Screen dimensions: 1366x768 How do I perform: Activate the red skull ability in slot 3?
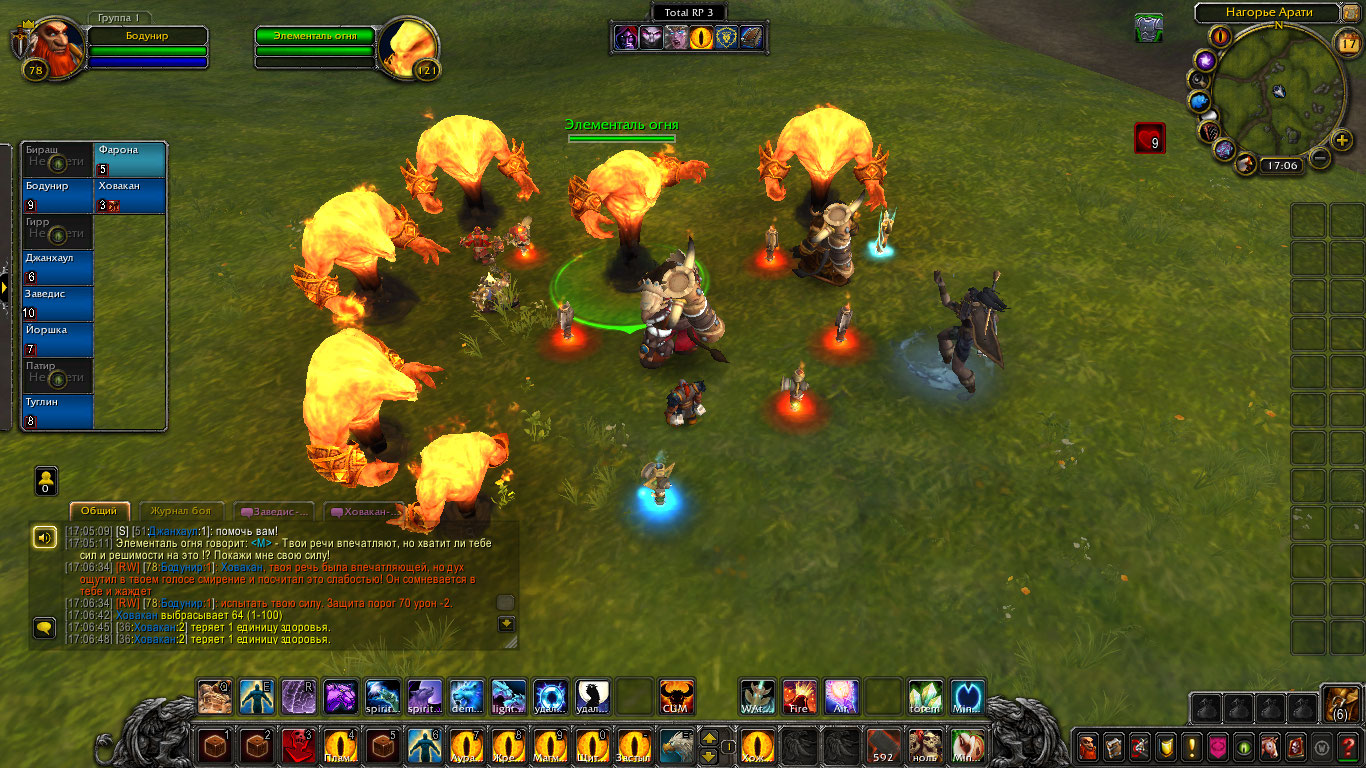298,746
